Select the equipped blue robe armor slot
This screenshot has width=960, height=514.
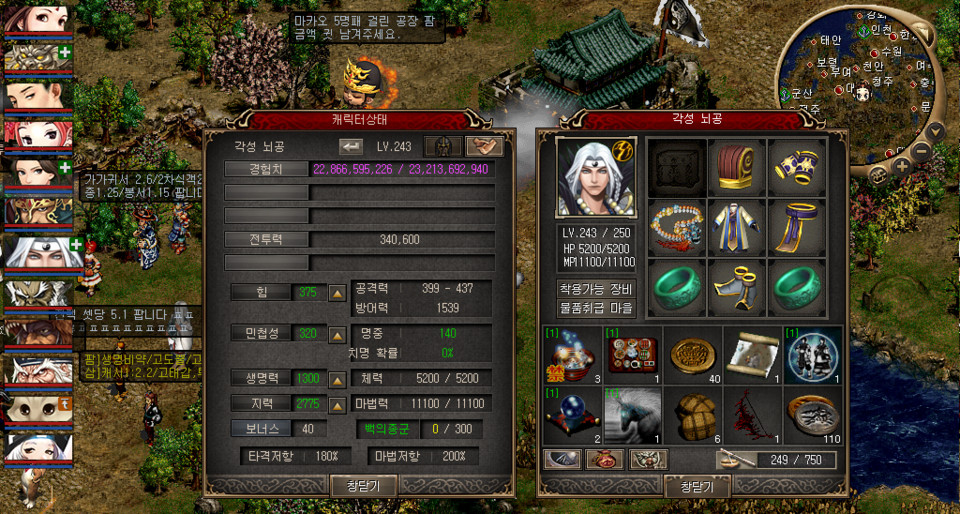(x=737, y=226)
